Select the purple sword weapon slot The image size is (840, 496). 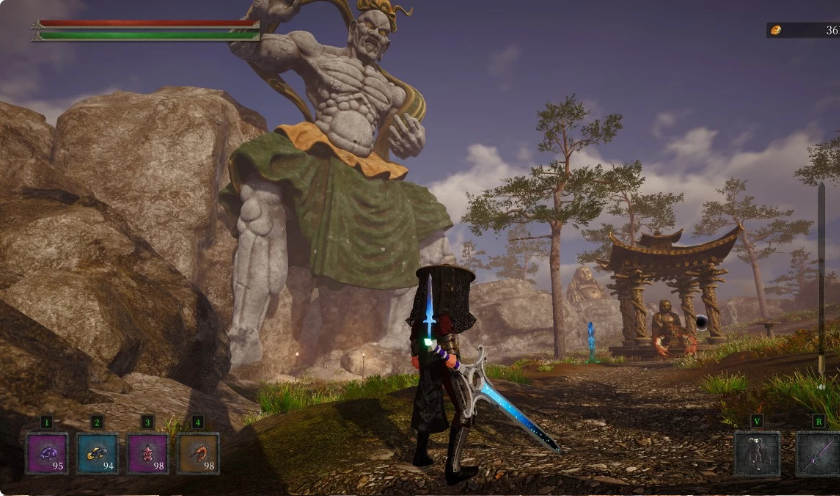click(818, 454)
